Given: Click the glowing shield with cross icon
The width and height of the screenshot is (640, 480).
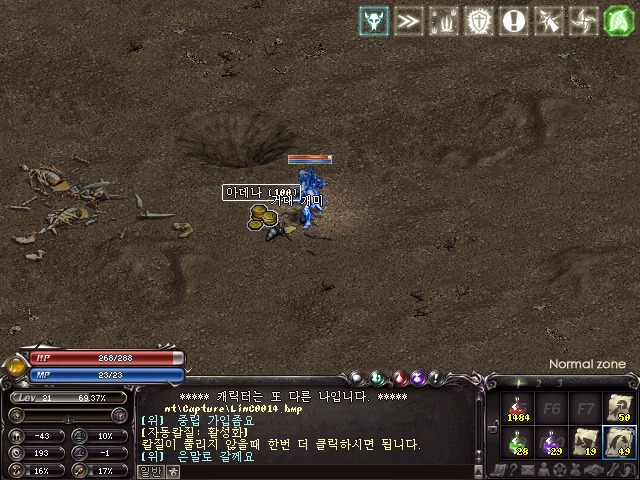Looking at the screenshot, I should (x=480, y=22).
